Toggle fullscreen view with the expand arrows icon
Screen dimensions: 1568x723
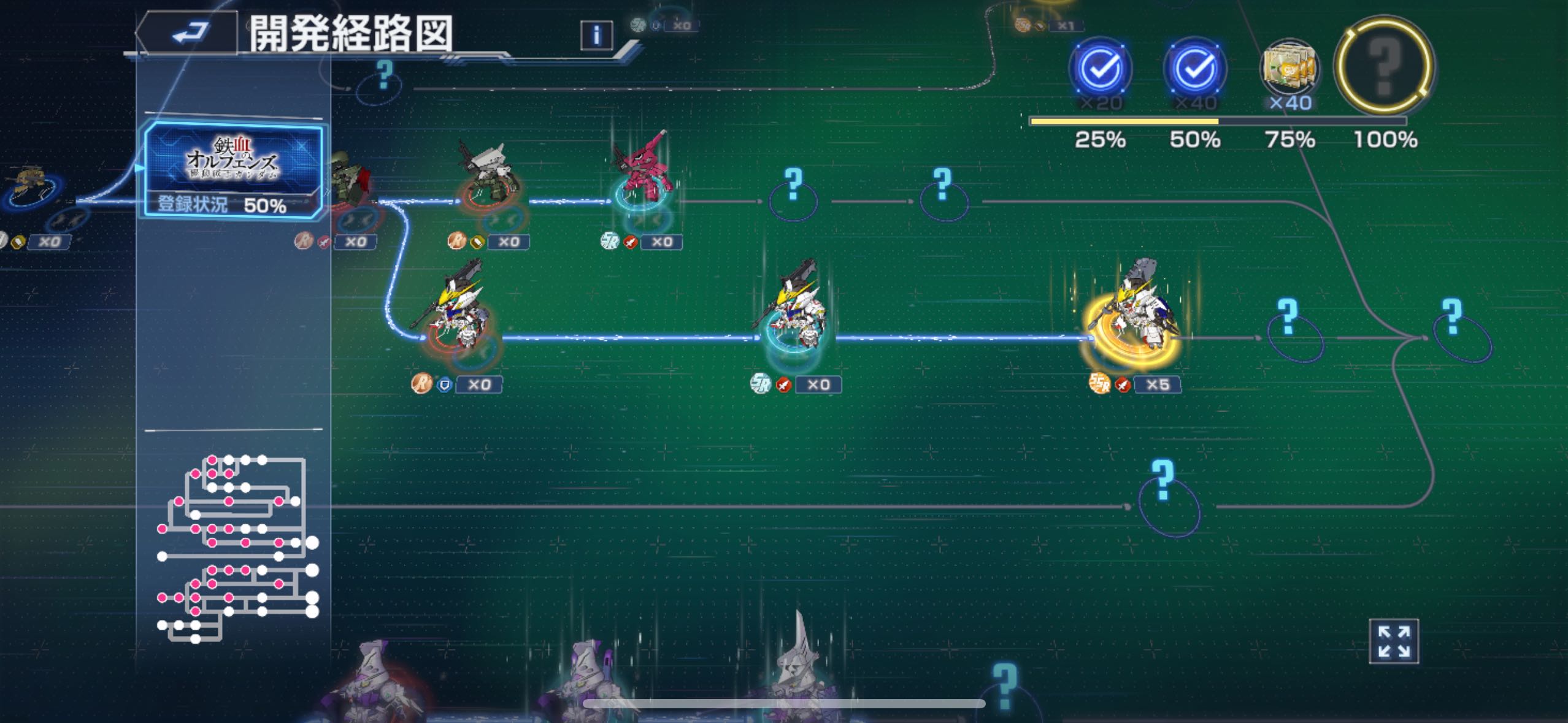tap(1393, 641)
